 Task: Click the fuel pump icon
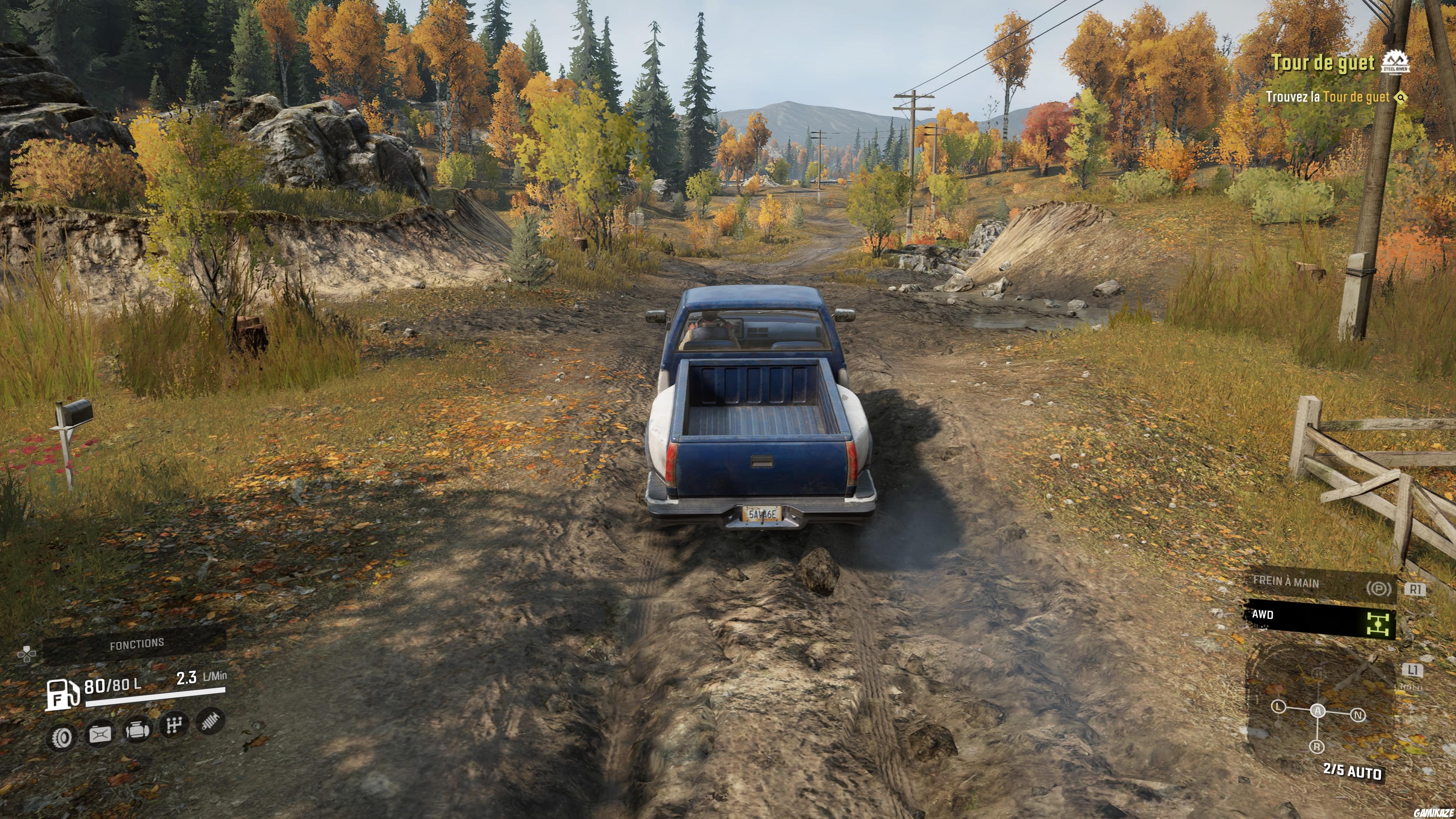click(x=61, y=694)
